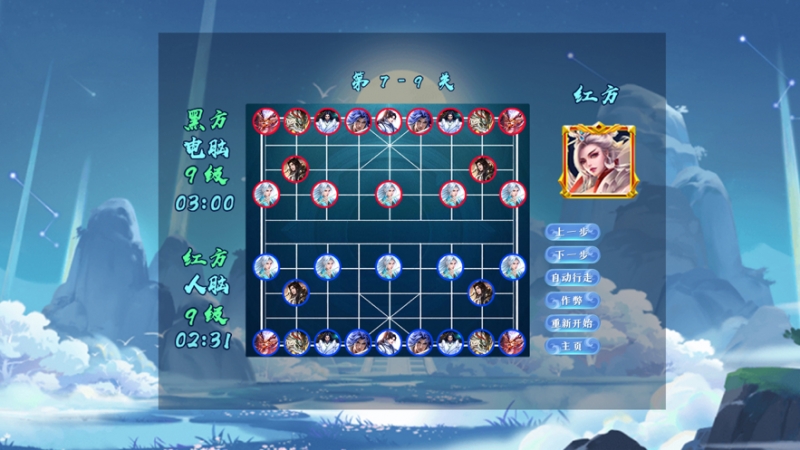Return to the 主页 home screen
The image size is (800, 450).
572,346
